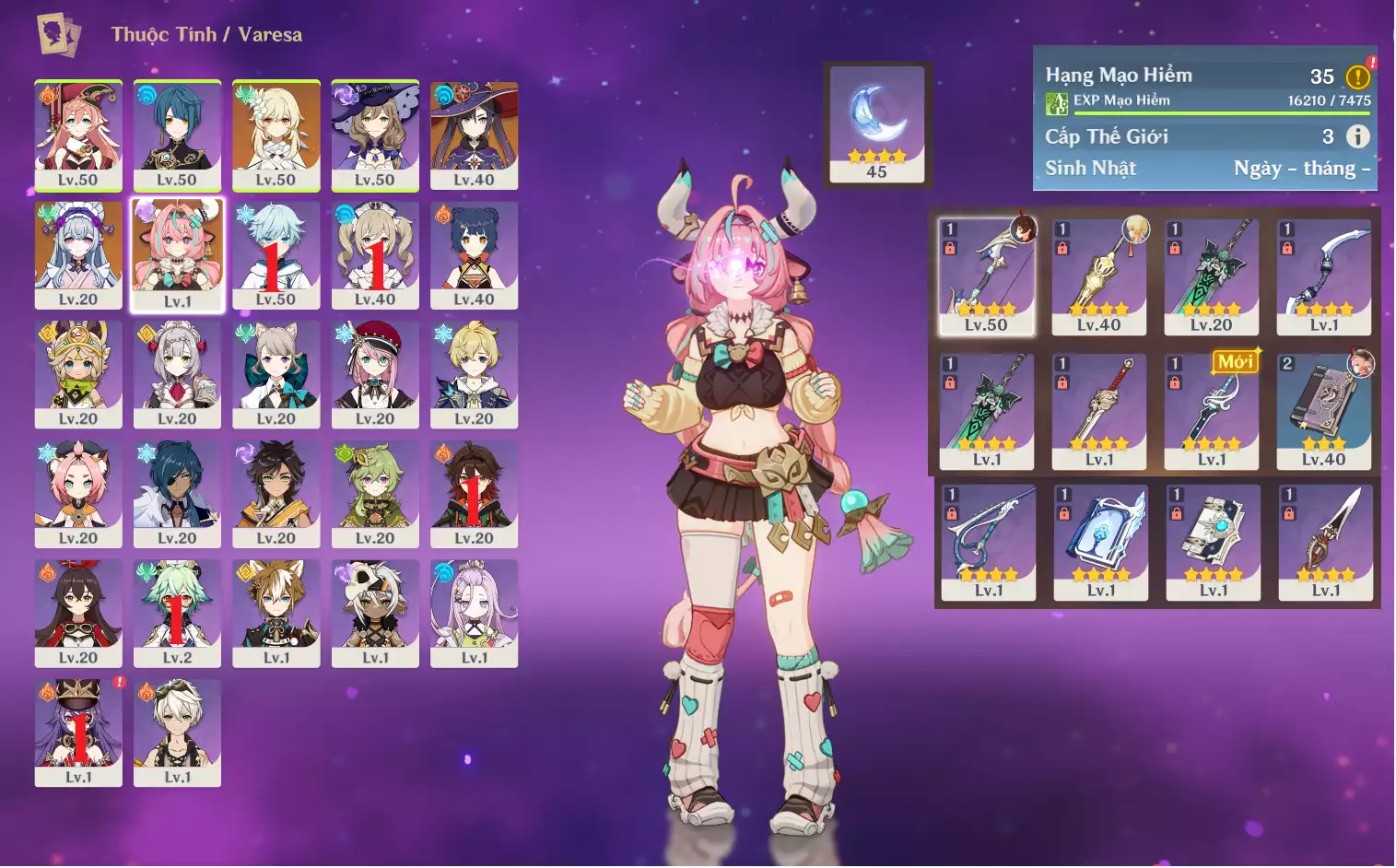Select Xiangling's character portrait
The height and width of the screenshot is (868, 1396).
click(474, 255)
